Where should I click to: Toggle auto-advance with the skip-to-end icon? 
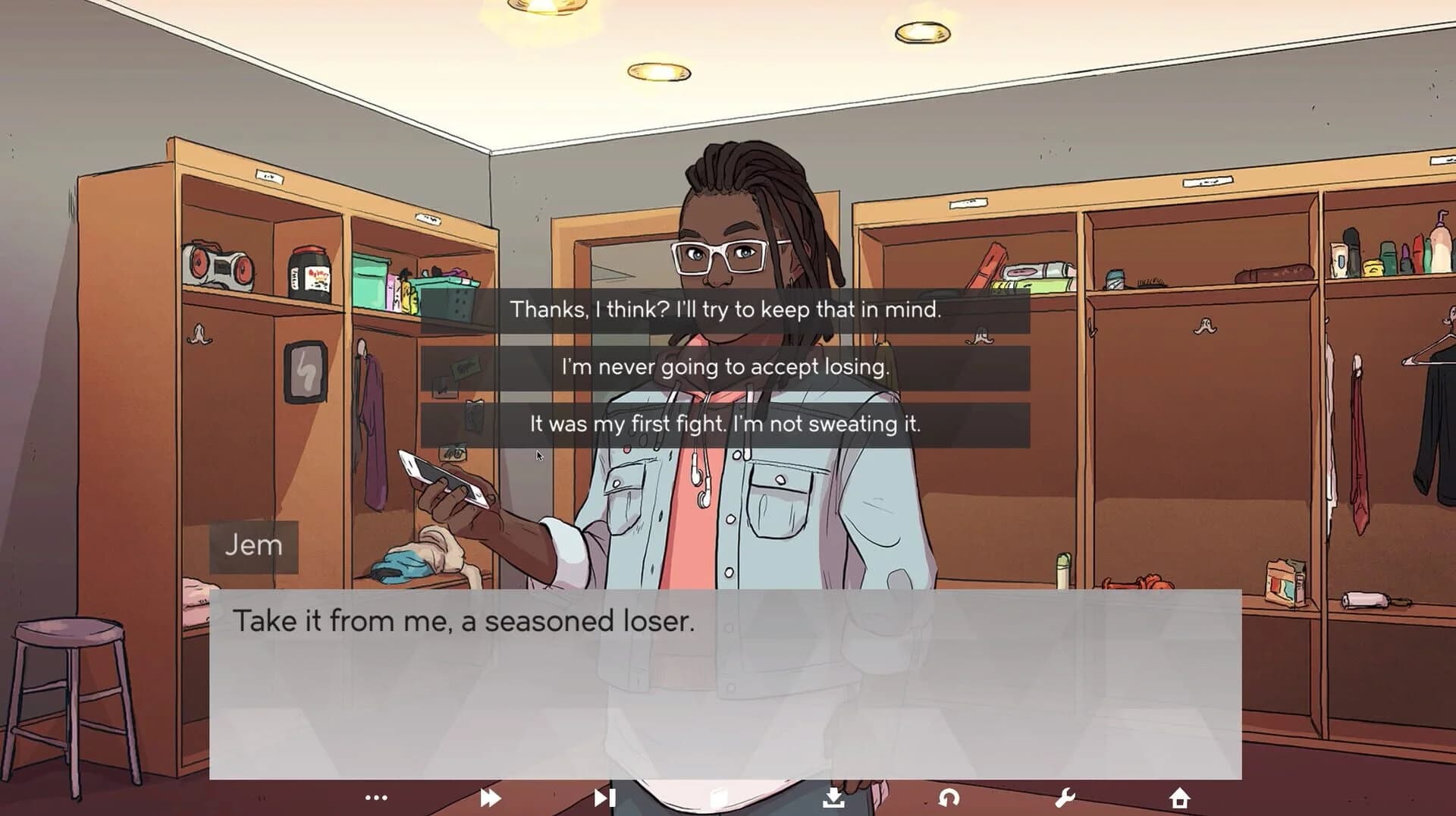click(604, 796)
